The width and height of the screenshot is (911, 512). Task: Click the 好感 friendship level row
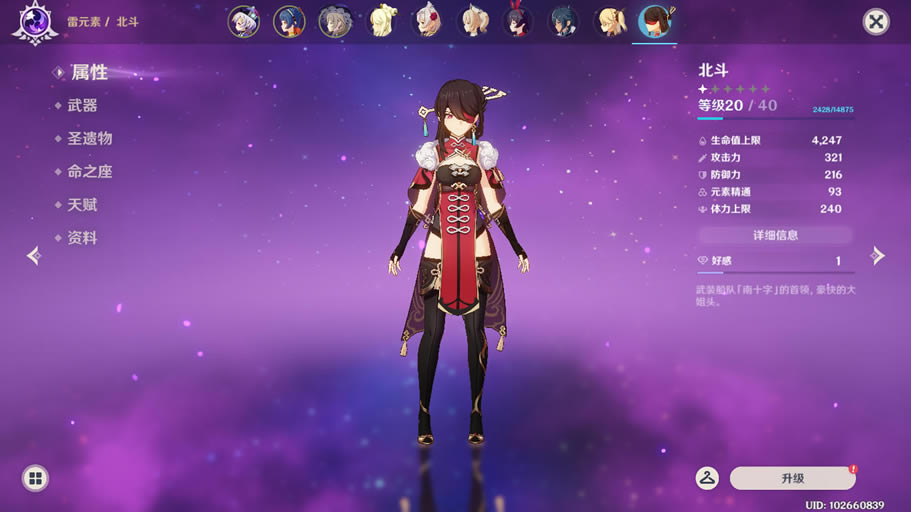(775, 261)
